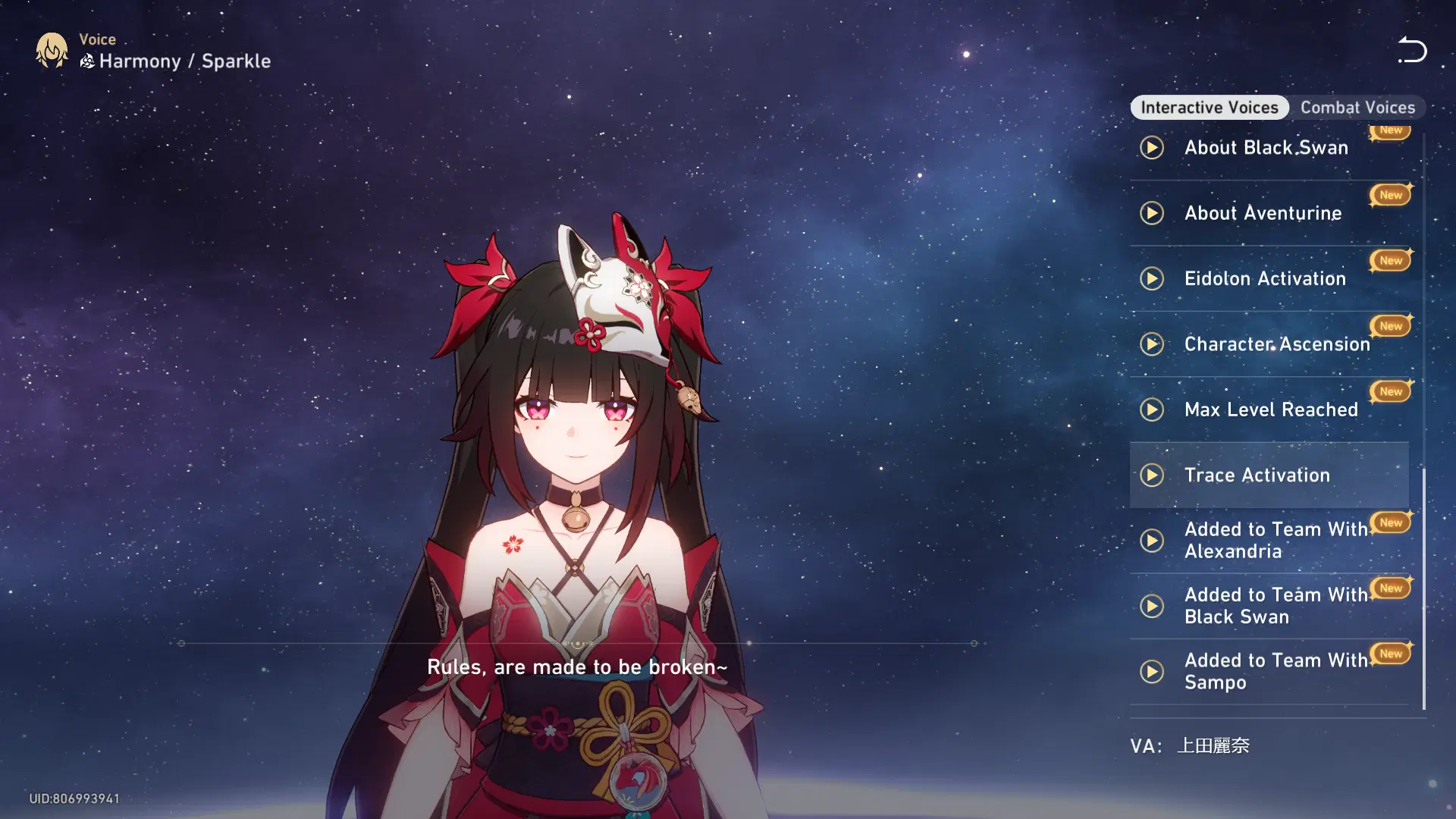Play the "Eidolon Activation" voice line
1456x819 pixels.
point(1152,278)
